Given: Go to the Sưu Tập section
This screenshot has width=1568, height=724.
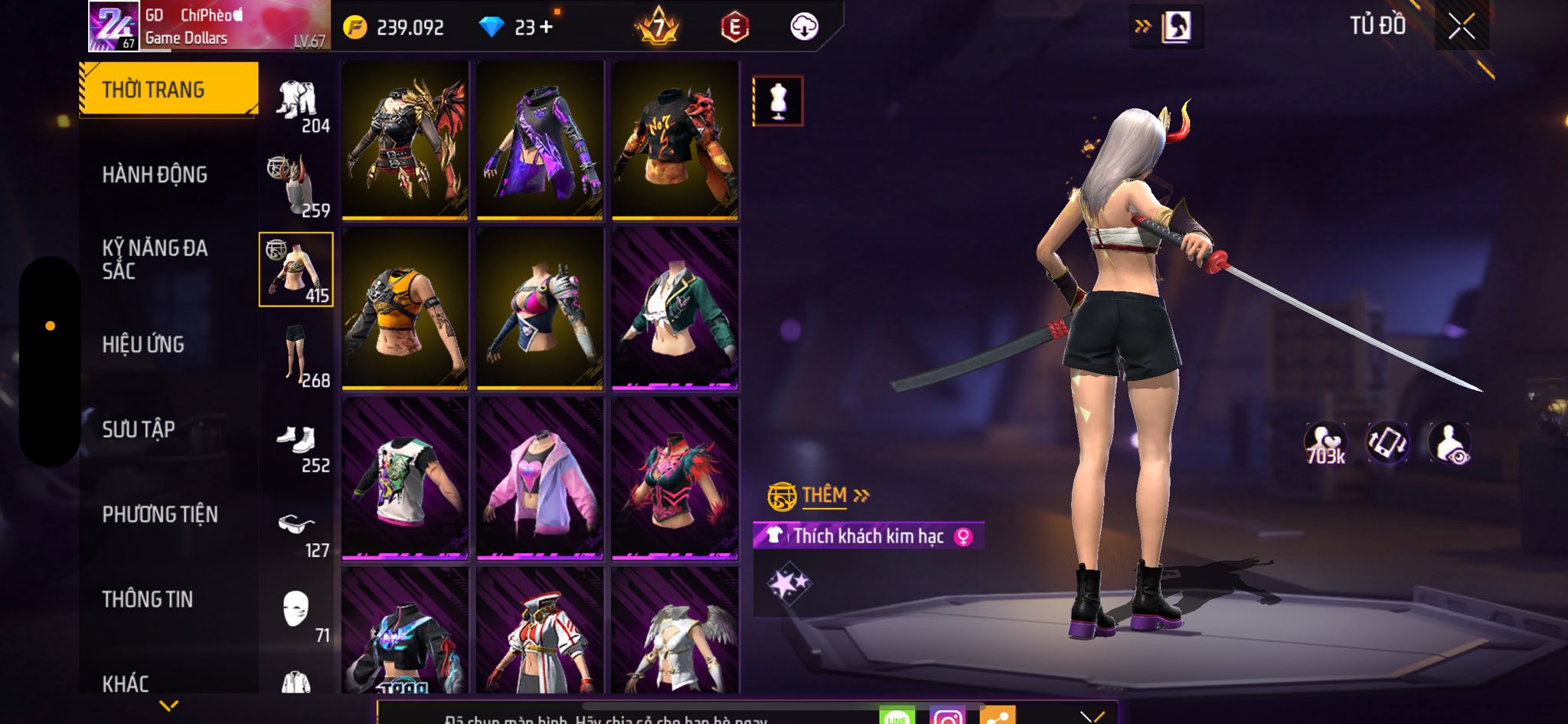Looking at the screenshot, I should click(139, 429).
